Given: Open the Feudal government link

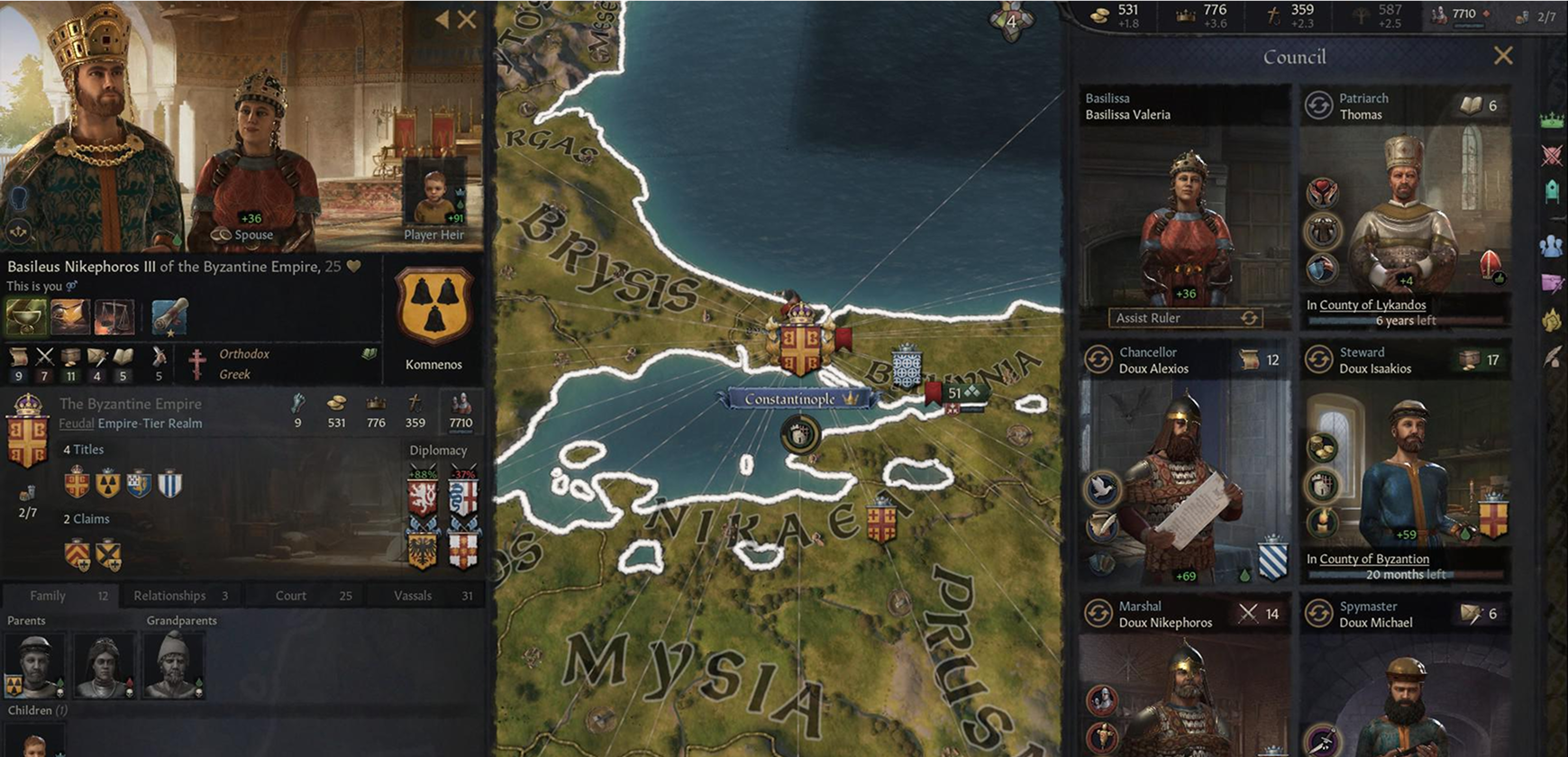Looking at the screenshot, I should pos(77,424).
